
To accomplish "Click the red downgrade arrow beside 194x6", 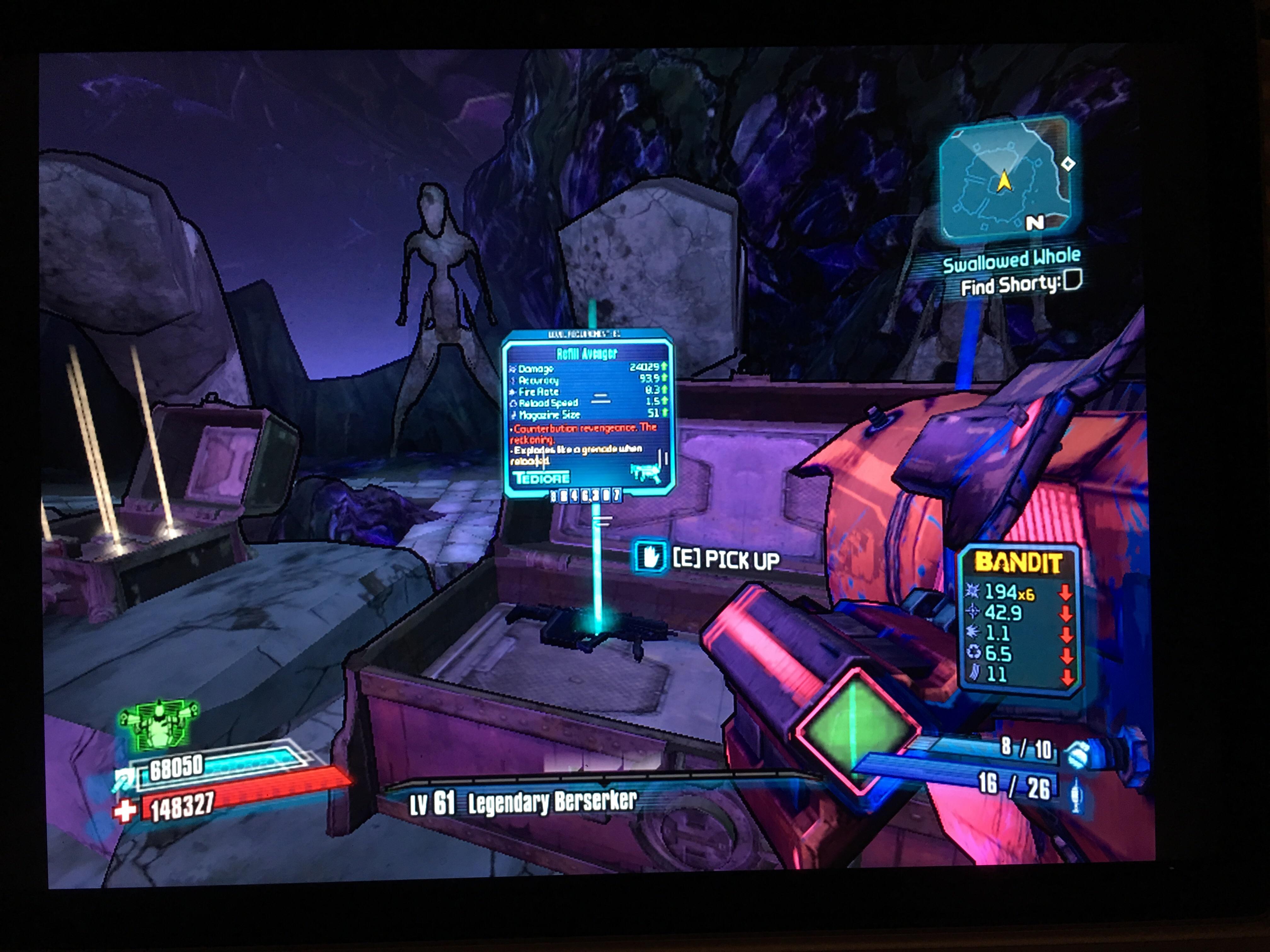I will [1066, 593].
